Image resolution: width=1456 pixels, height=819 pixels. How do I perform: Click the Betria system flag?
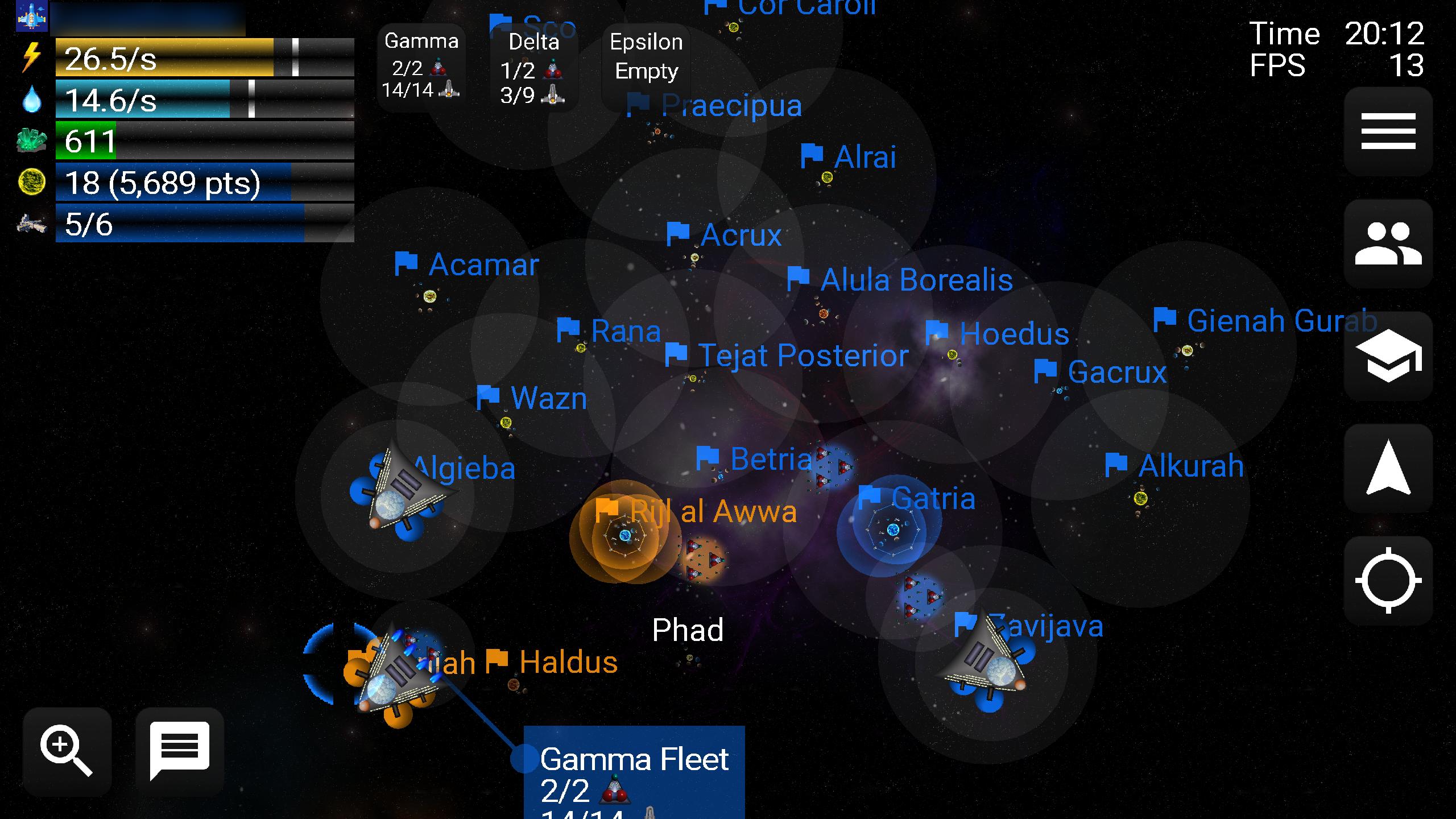tap(708, 458)
